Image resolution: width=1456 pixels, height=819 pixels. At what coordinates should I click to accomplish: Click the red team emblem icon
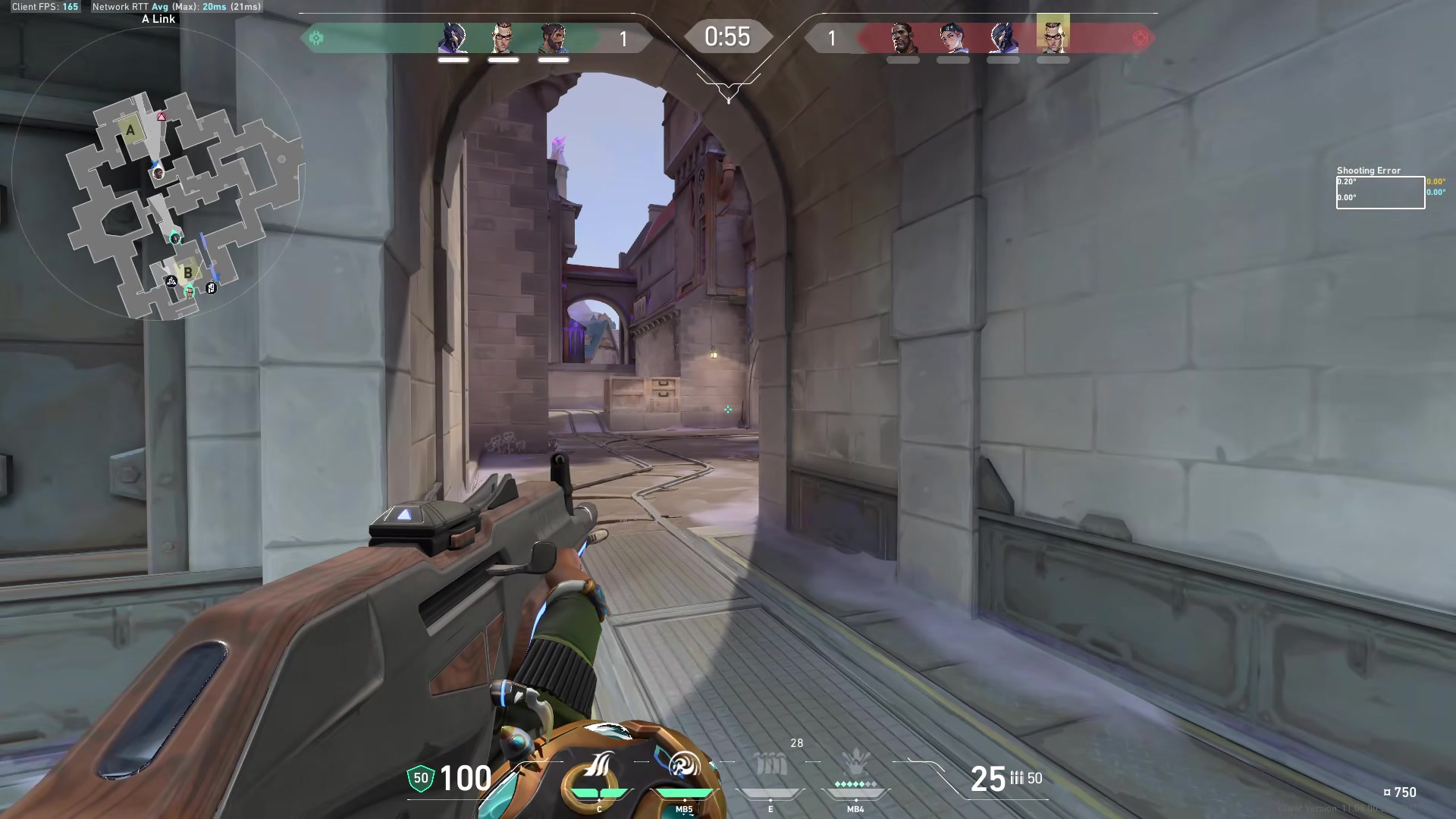point(1140,38)
